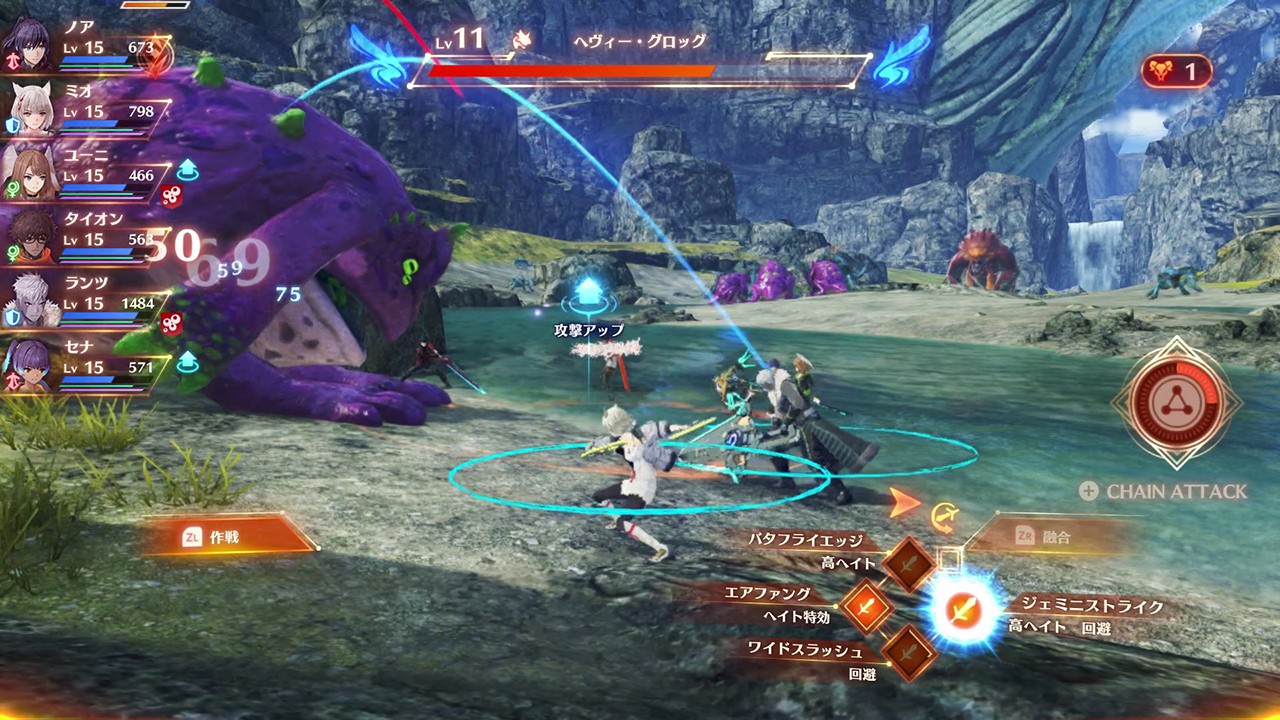Click the 攻撃アップ buff icon on the battlefield
Screen dimensions: 1280x720
coord(588,292)
